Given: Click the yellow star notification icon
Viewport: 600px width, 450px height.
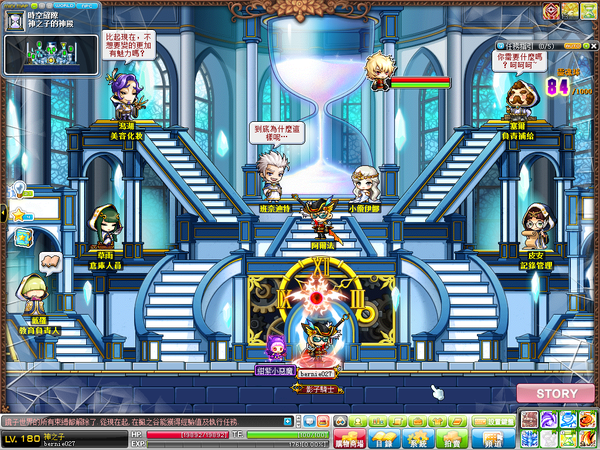Looking at the screenshot, I should (17, 214).
